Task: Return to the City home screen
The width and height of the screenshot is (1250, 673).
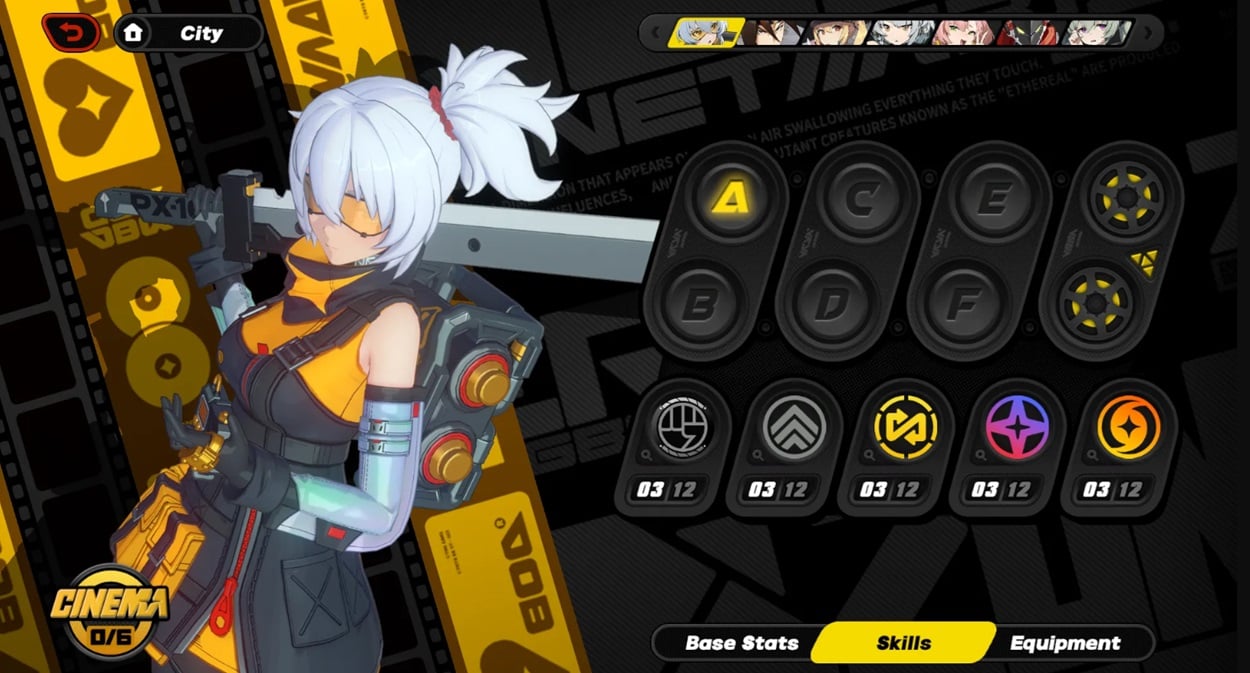Action: [x=188, y=33]
